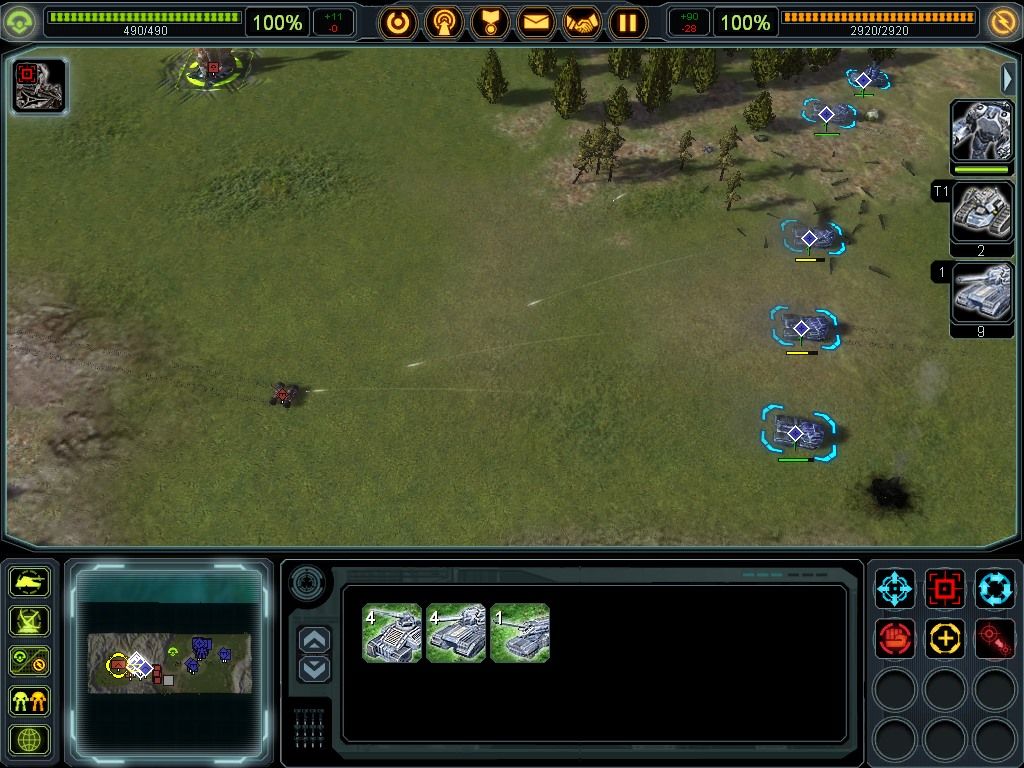Screen dimensions: 1024x768
Task: Select the single tank unit type
Action: pos(520,633)
